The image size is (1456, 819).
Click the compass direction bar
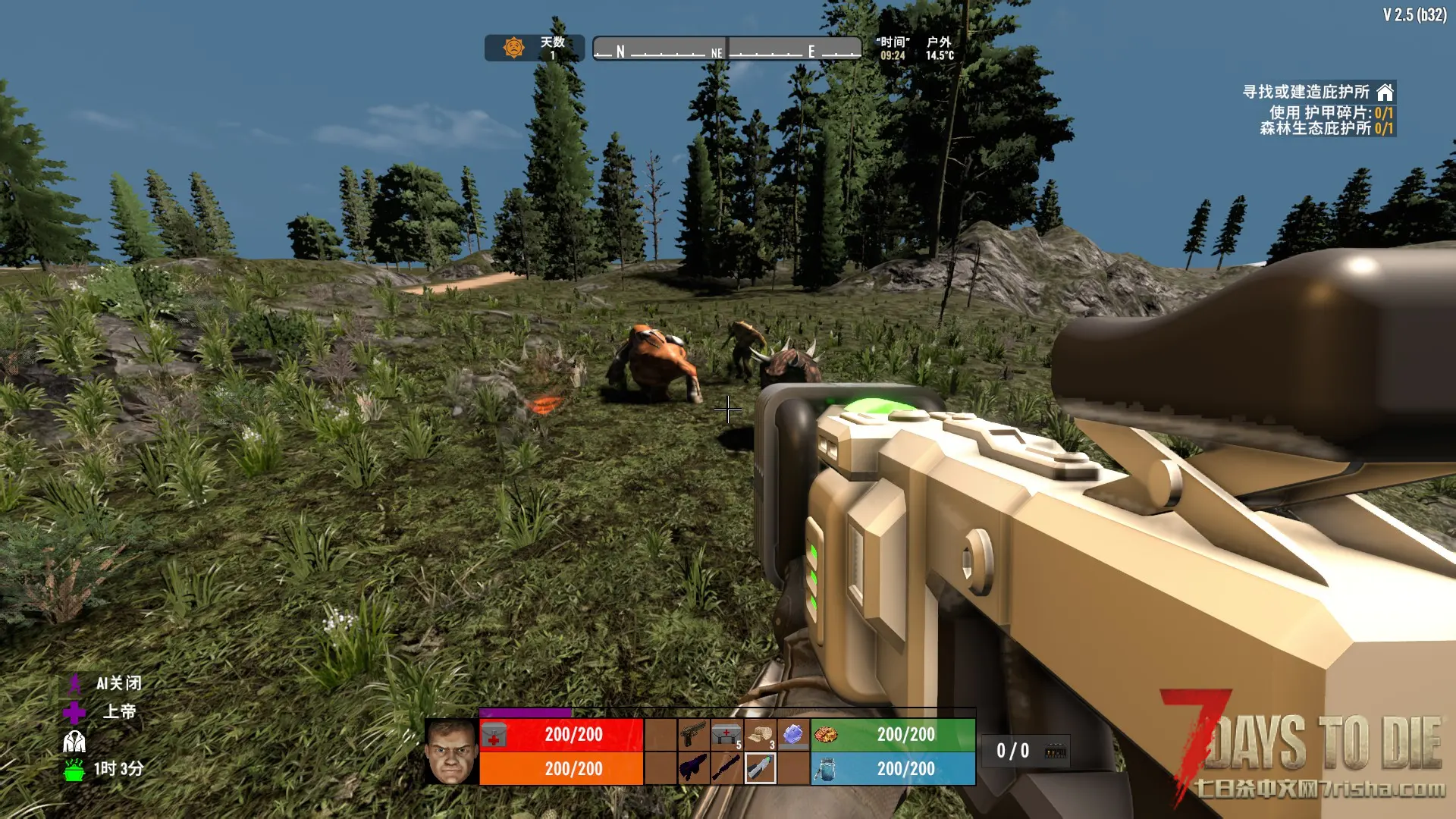[726, 49]
